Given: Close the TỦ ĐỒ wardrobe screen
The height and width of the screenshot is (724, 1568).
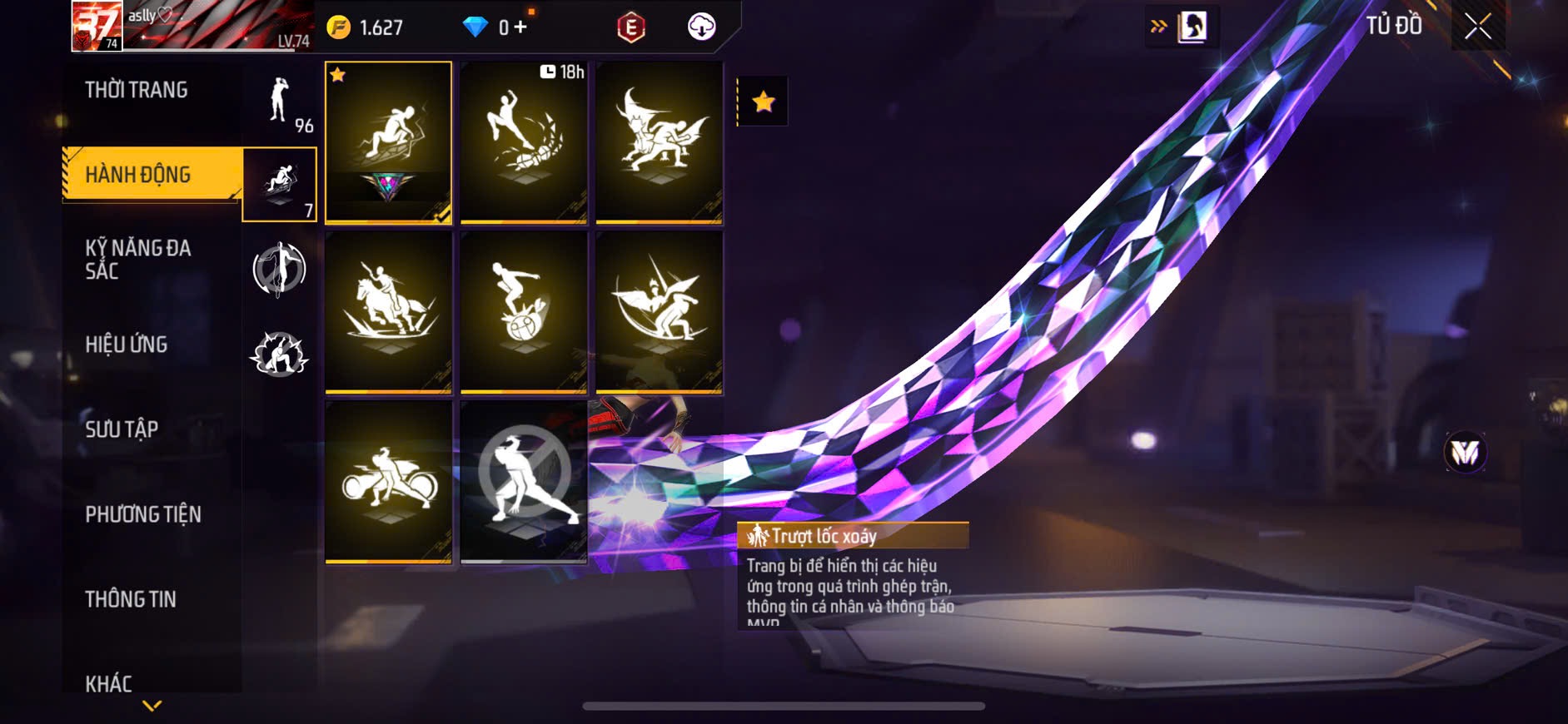Looking at the screenshot, I should pos(1478,27).
